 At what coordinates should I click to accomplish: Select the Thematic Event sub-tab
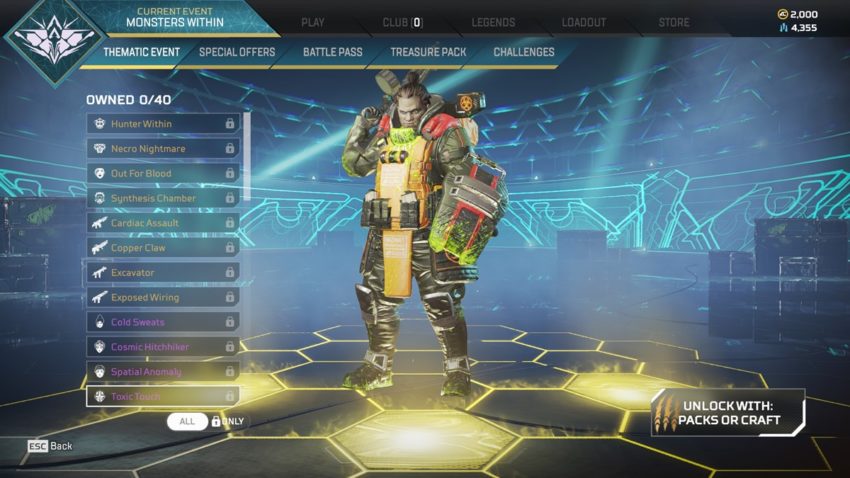pyautogui.click(x=141, y=52)
